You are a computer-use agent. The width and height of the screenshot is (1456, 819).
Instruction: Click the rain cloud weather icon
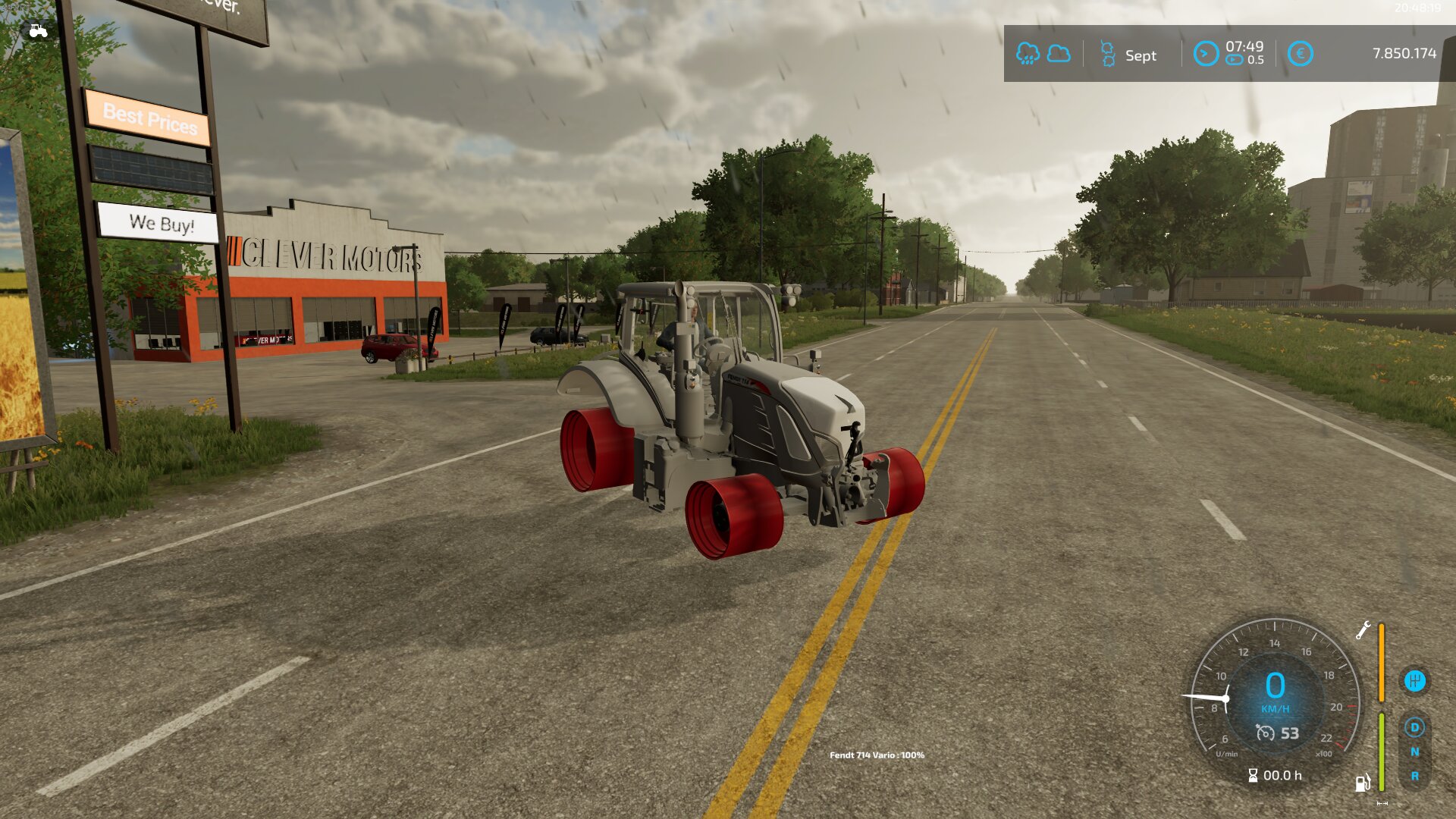(x=1028, y=54)
